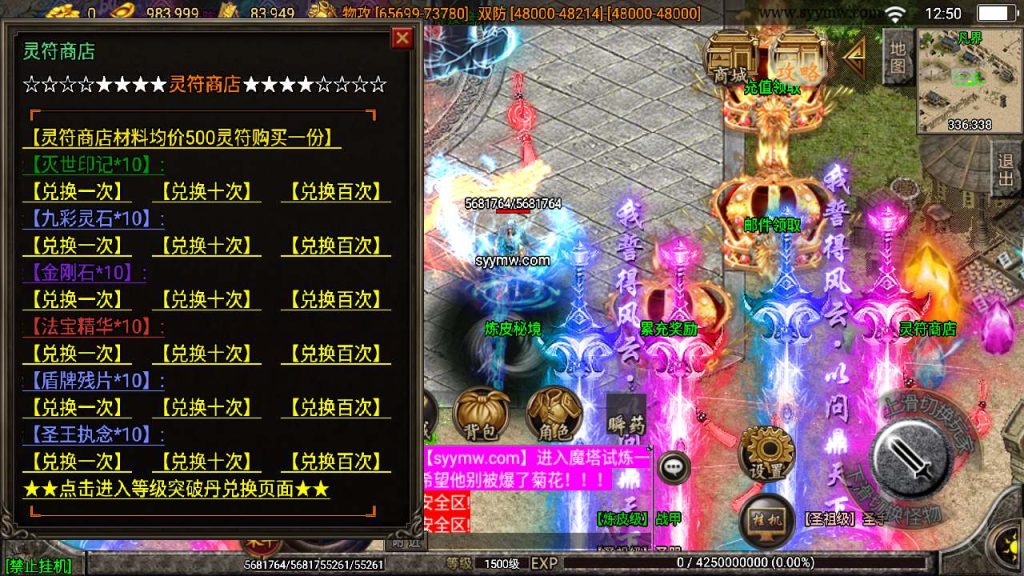Open the 等级突破丹 exchange page link

coord(176,489)
